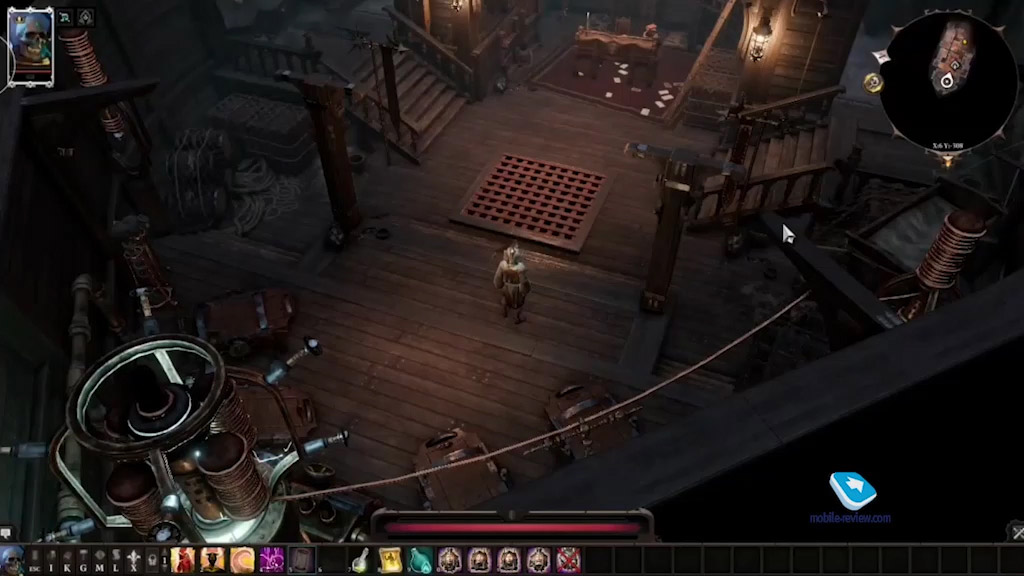This screenshot has height=576, width=1024.
Task: Open the journal button labeled L
Action: [114, 560]
